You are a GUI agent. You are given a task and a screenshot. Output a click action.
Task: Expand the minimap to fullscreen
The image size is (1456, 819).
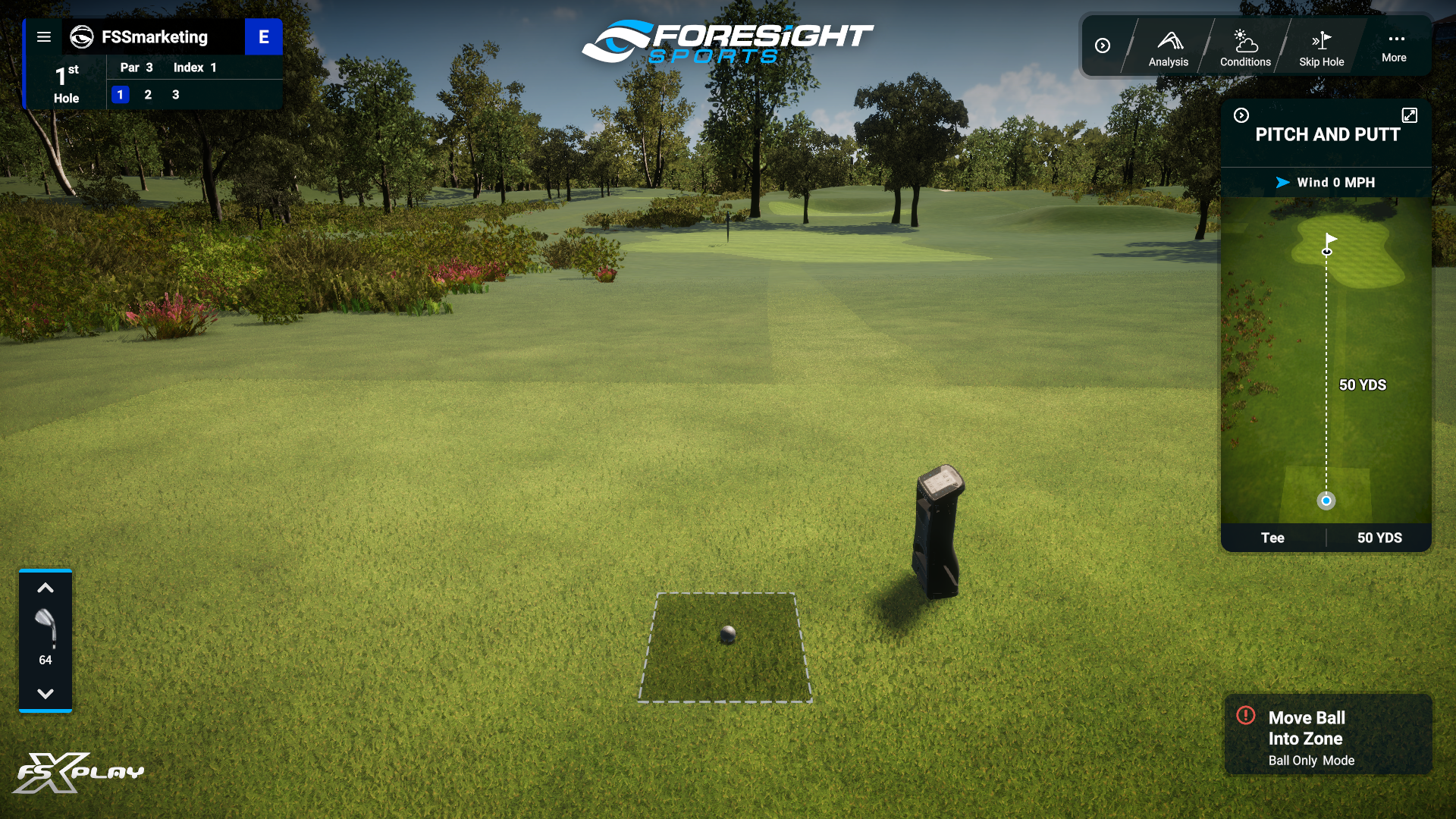(x=1410, y=115)
